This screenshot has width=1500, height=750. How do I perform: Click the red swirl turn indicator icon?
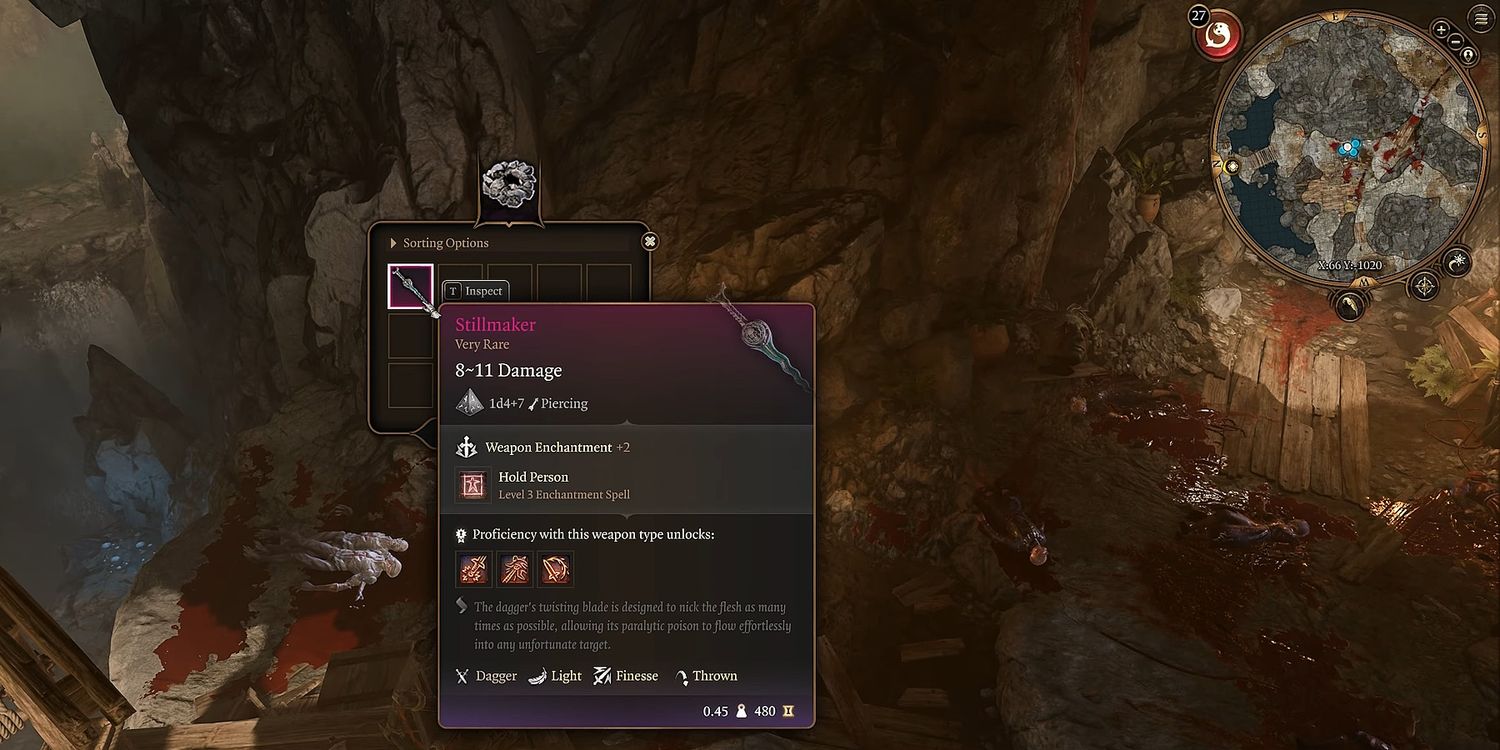tap(1218, 34)
